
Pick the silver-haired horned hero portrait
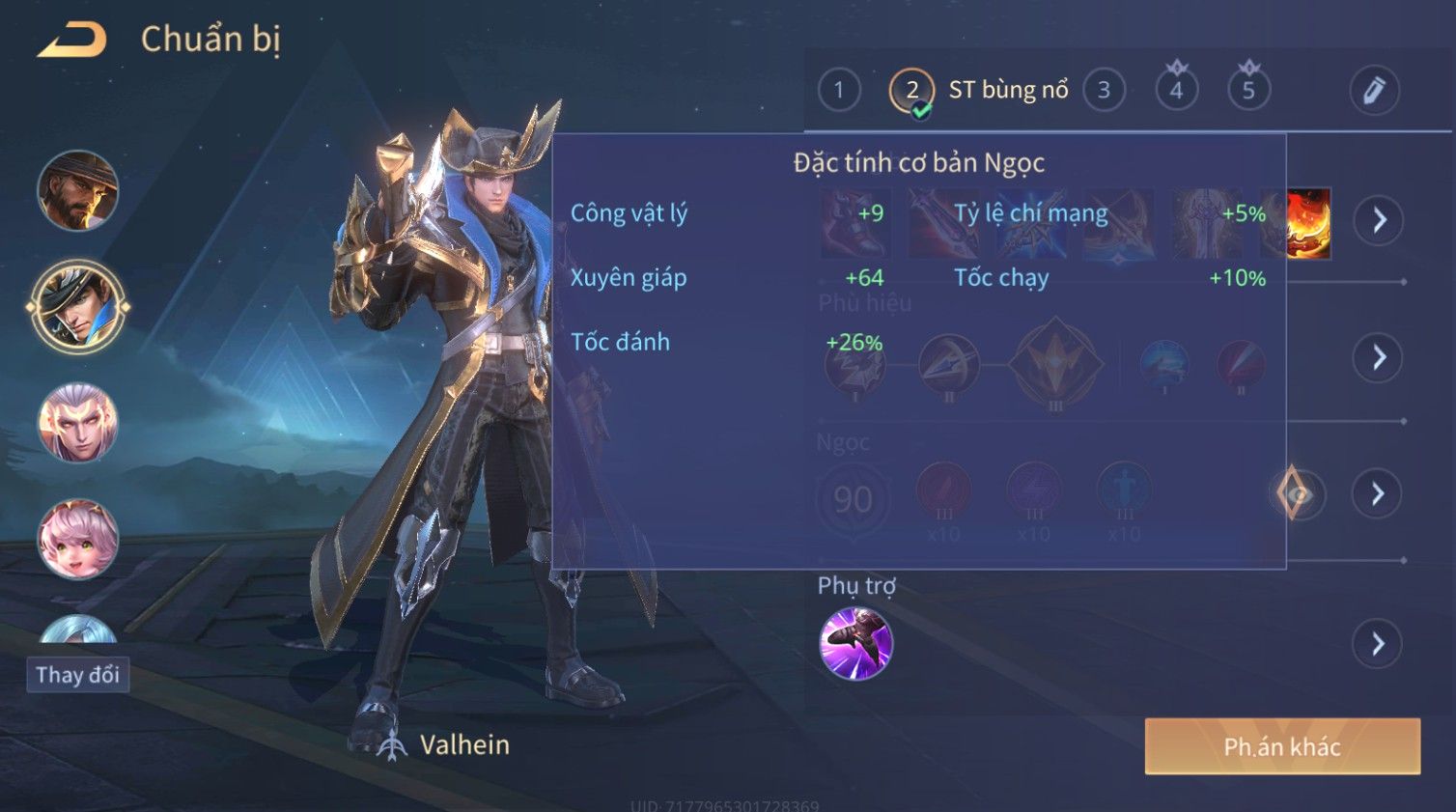click(77, 423)
